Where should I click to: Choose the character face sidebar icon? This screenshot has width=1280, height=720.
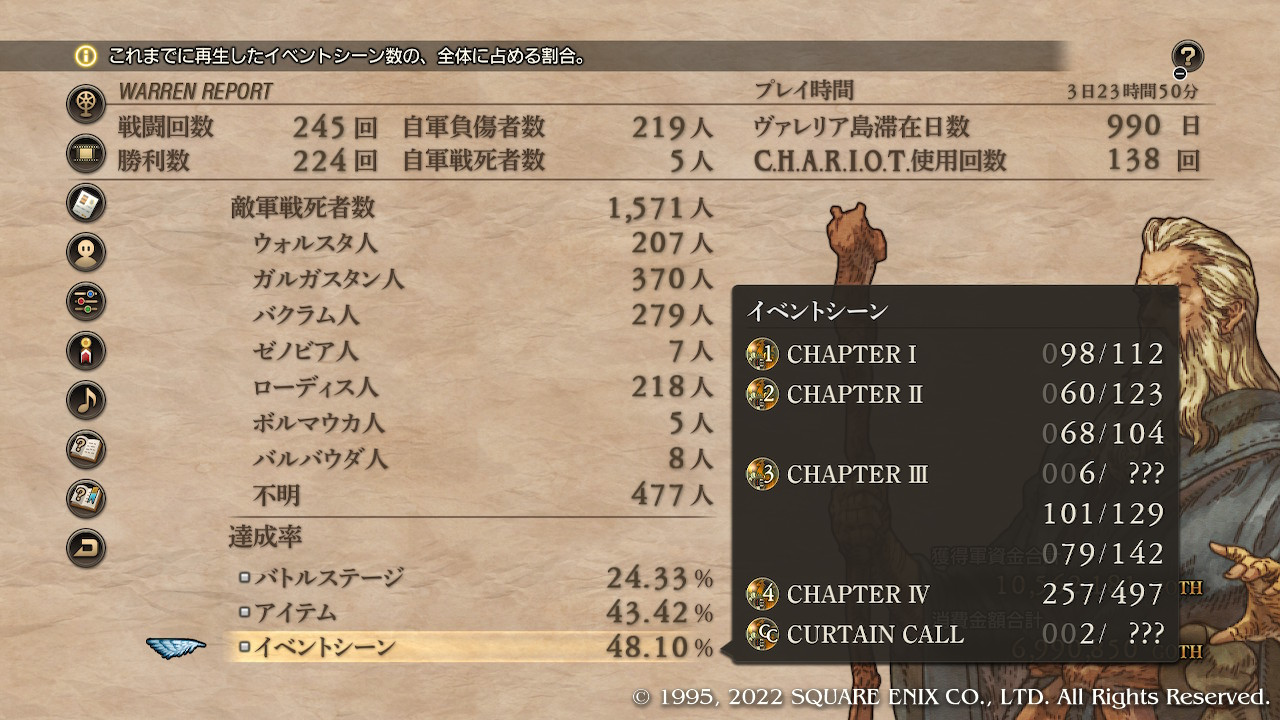coord(87,252)
